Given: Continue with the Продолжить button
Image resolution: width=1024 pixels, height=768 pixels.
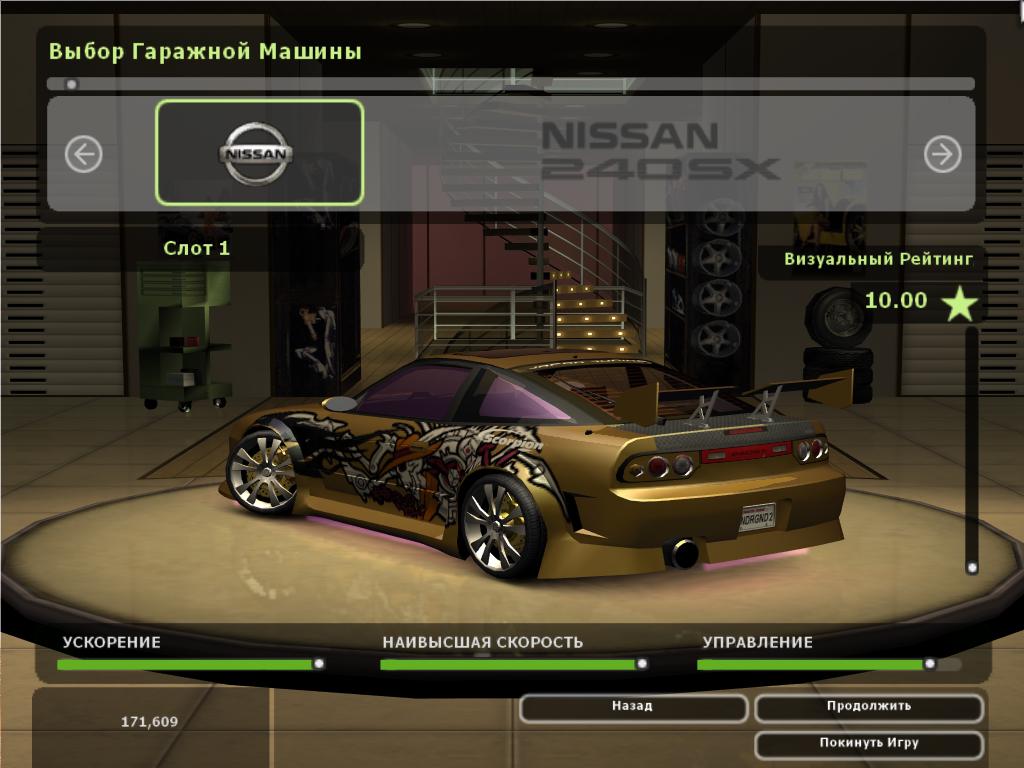Looking at the screenshot, I should (x=868, y=707).
